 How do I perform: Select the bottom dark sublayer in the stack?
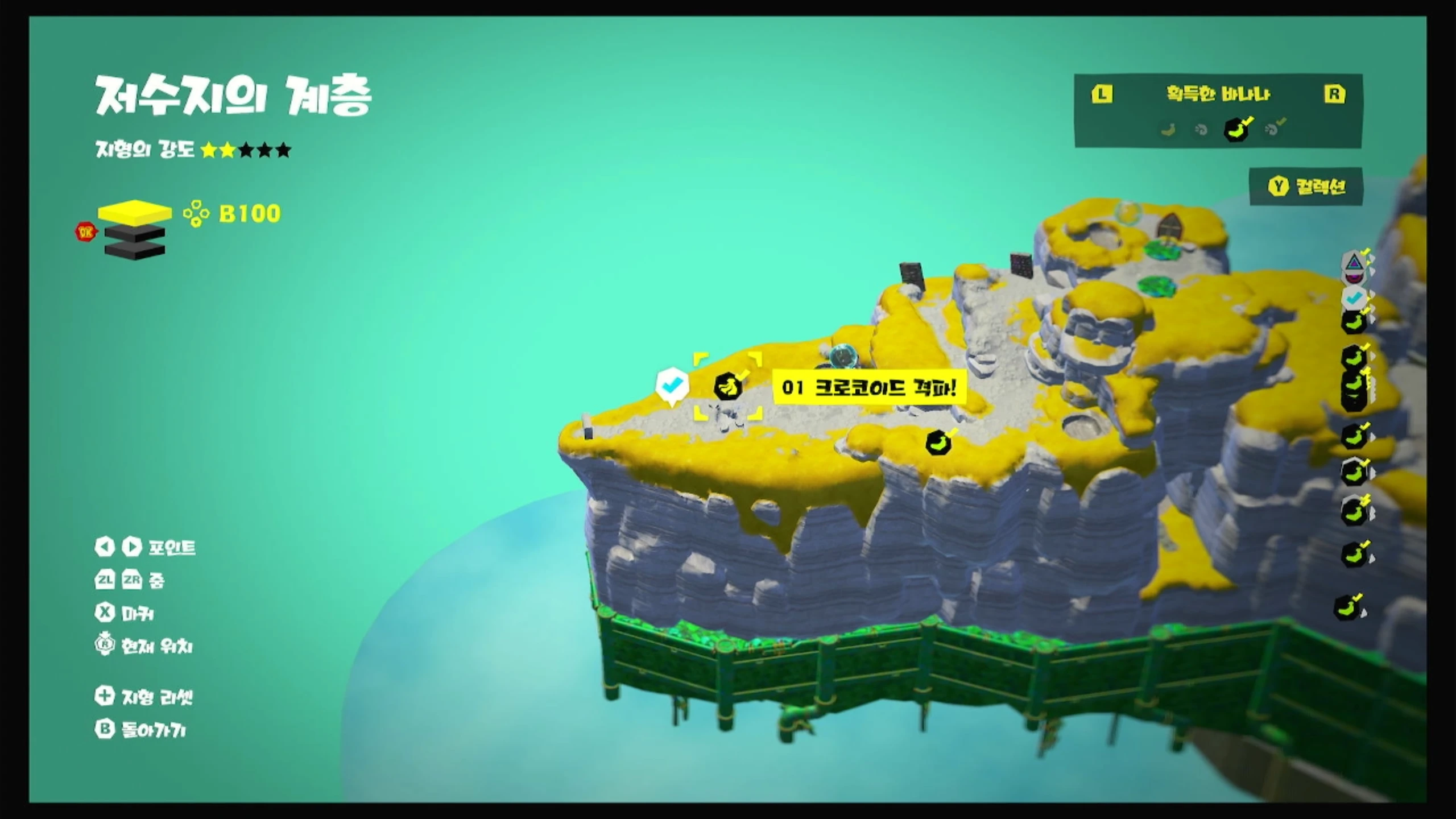tap(134, 251)
